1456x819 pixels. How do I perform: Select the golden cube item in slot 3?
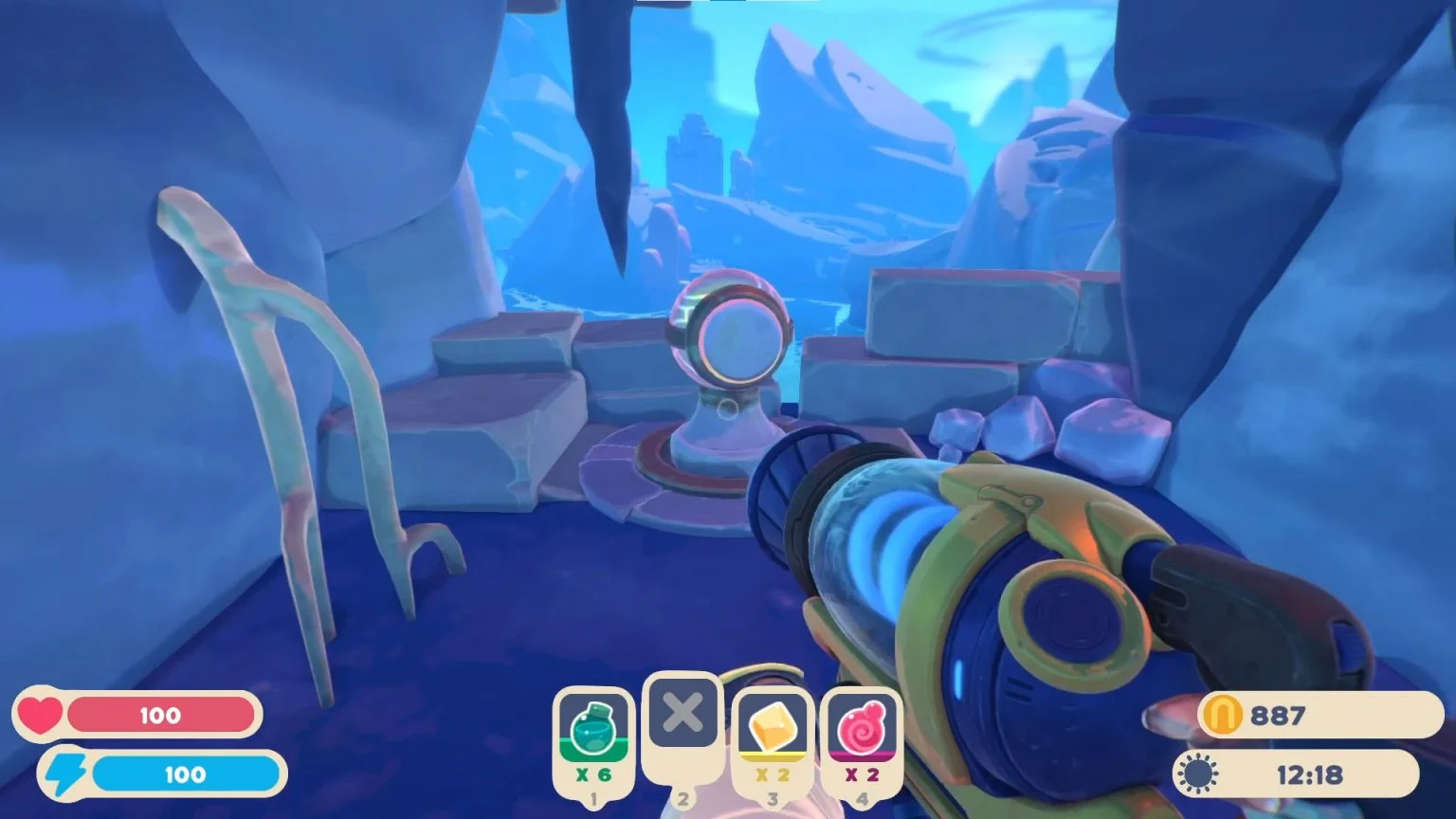[x=770, y=723]
